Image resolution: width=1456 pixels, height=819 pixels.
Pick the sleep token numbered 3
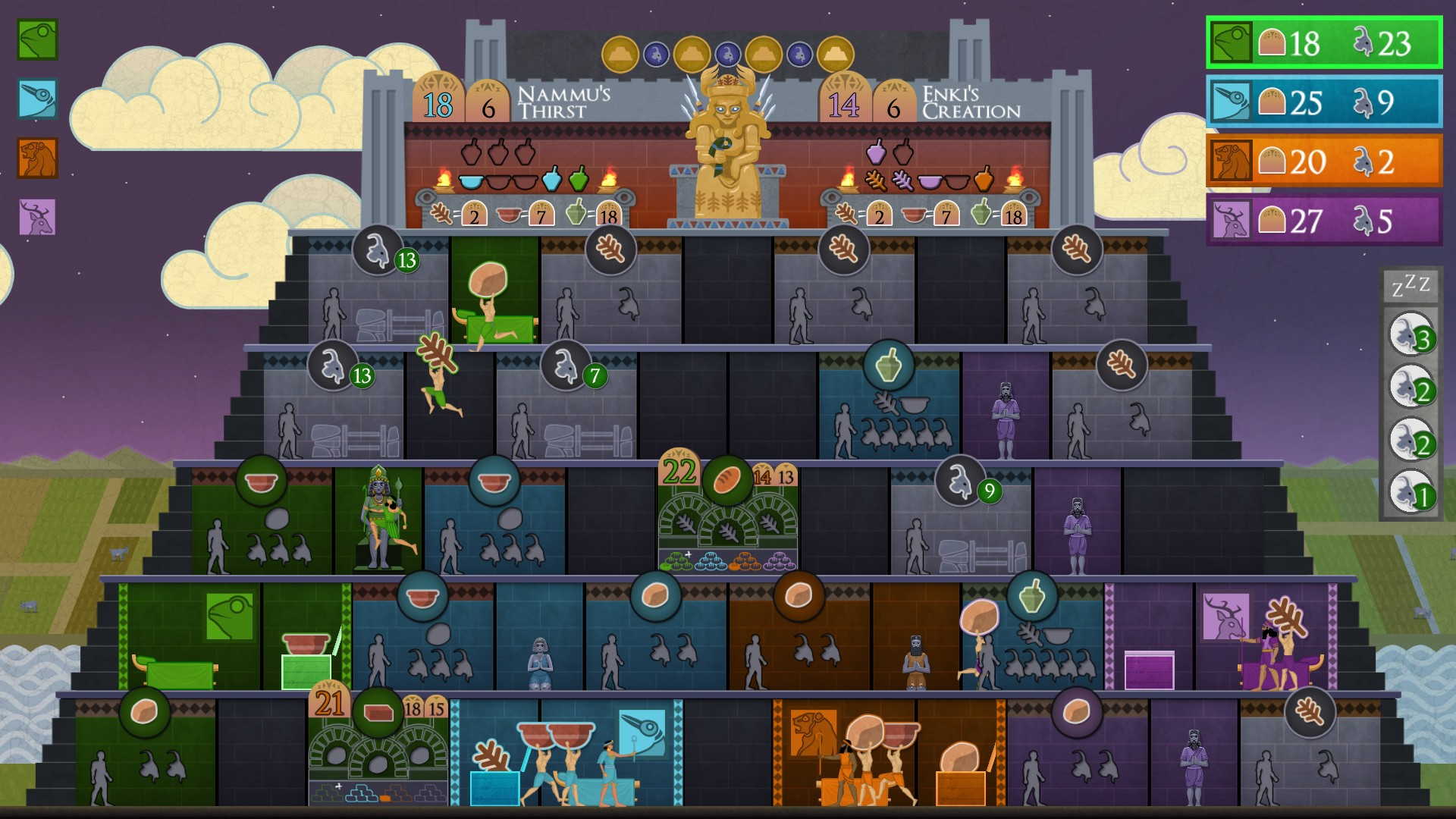pyautogui.click(x=1410, y=334)
